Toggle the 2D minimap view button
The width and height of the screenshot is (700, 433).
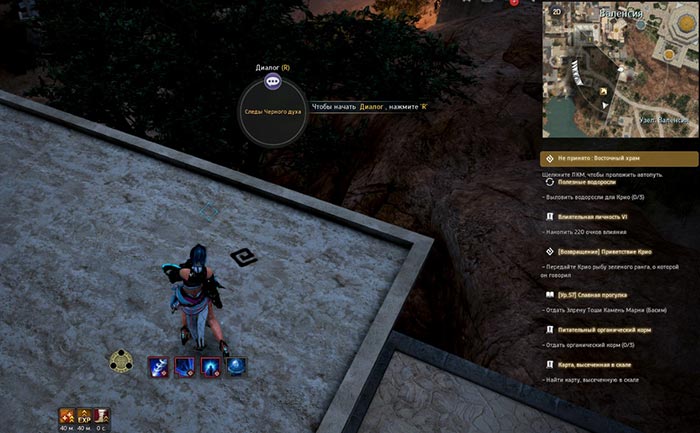click(x=554, y=14)
